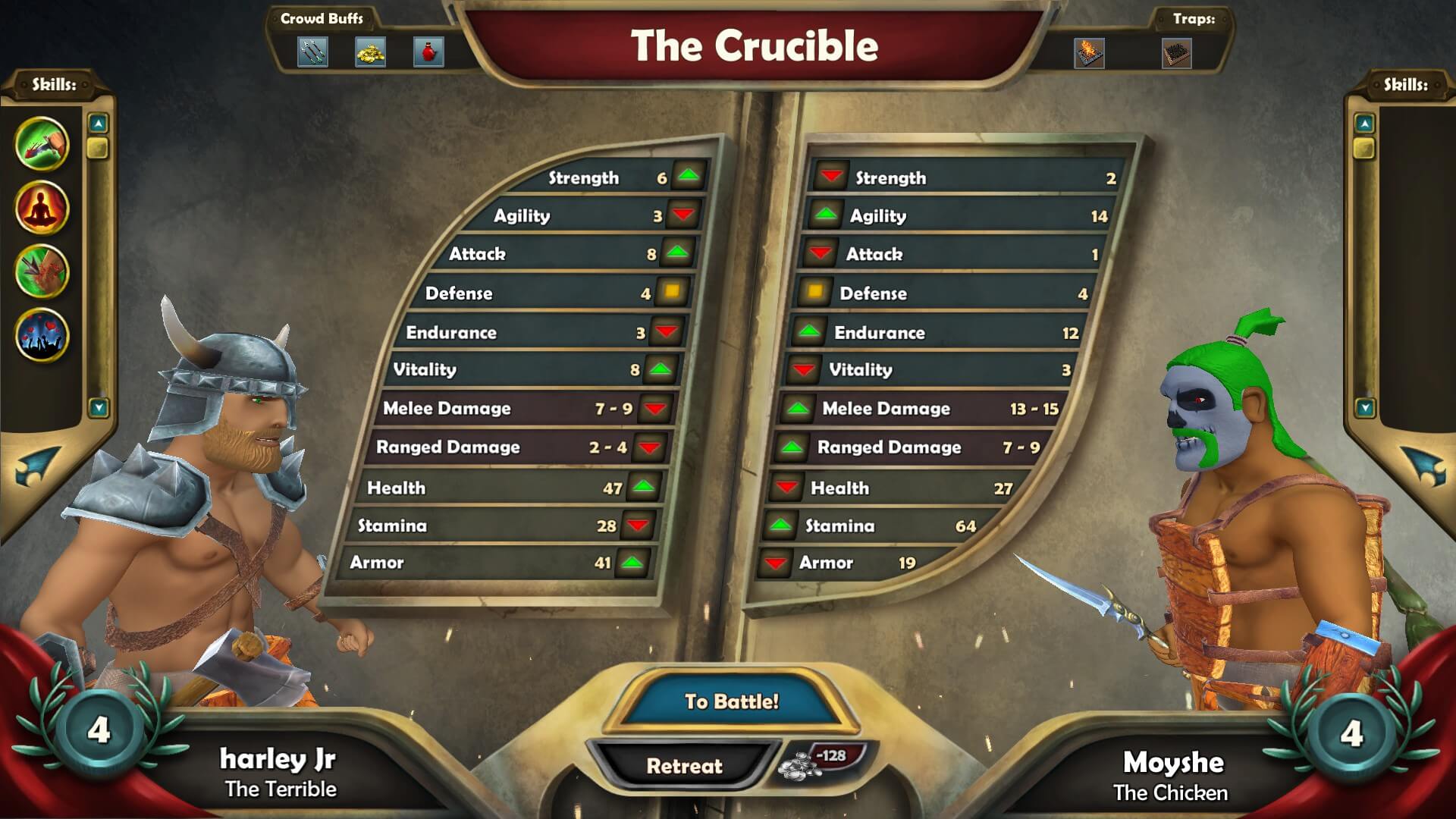Click harley Jr's skills scroll-up arrow
Viewport: 1456px width, 819px height.
98,123
